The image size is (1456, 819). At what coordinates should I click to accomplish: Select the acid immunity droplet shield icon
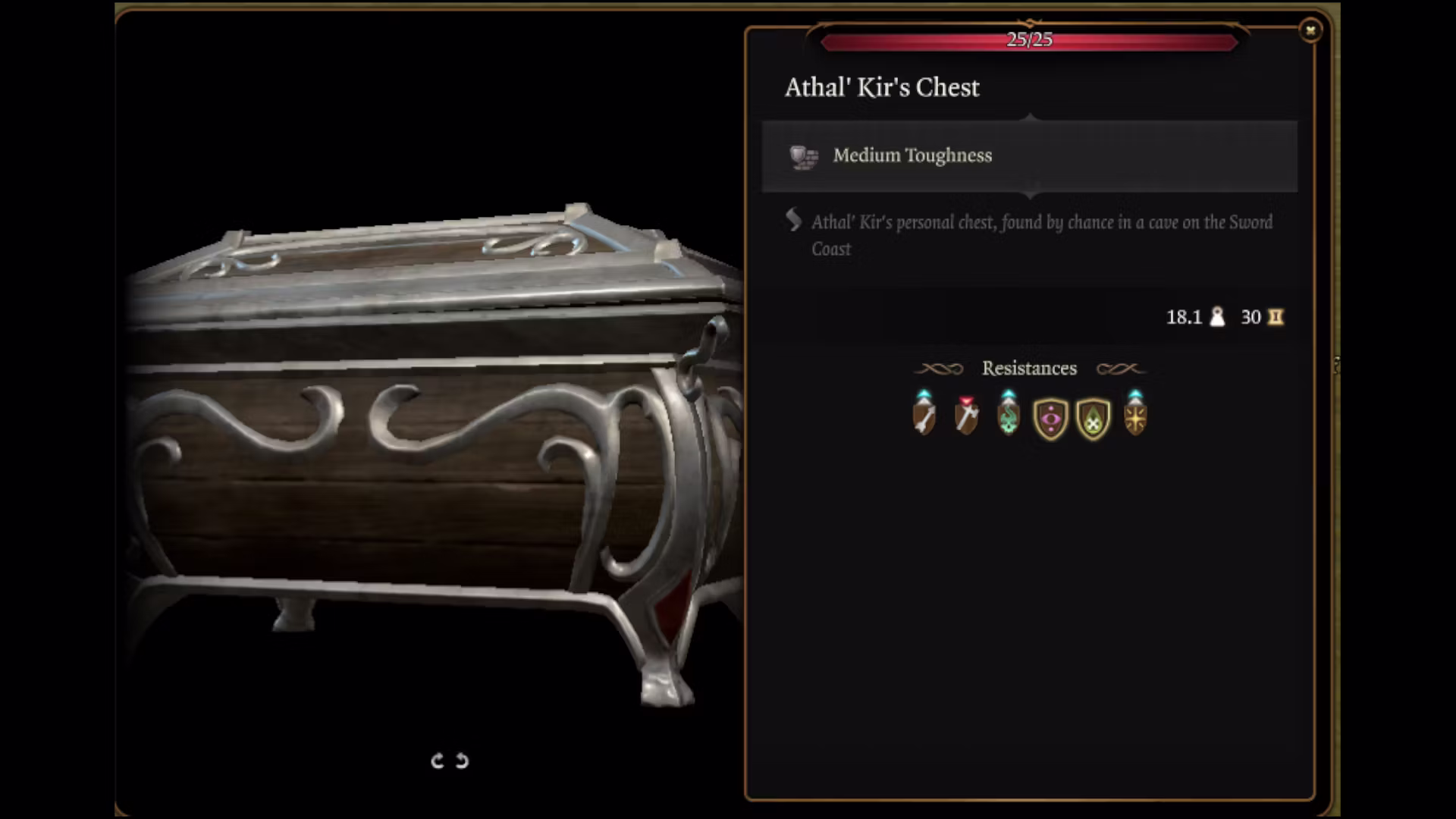(1092, 419)
